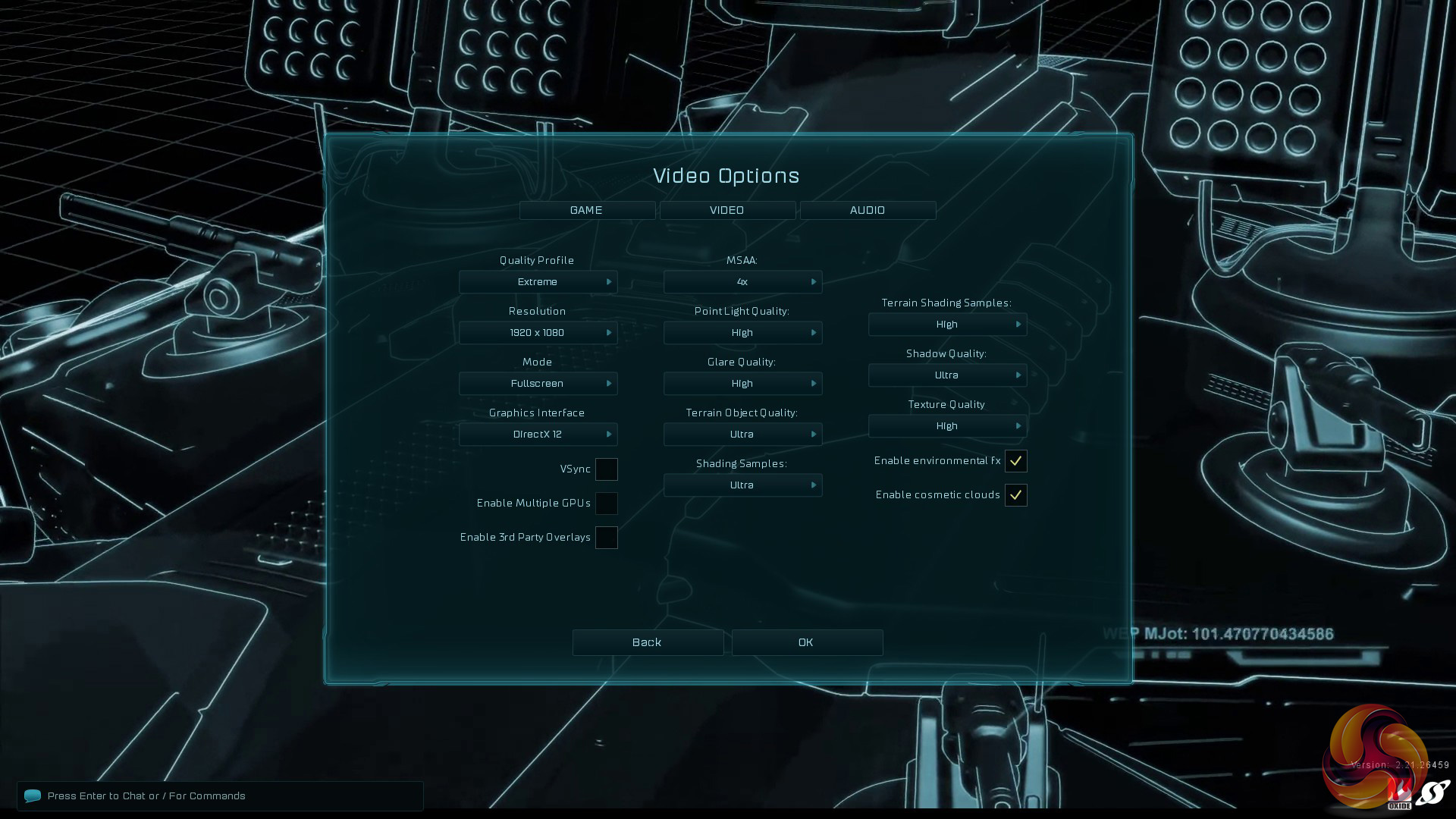Viewport: 1456px width, 819px height.
Task: Adjust the Point Light Quality dropdown
Action: 742,333
